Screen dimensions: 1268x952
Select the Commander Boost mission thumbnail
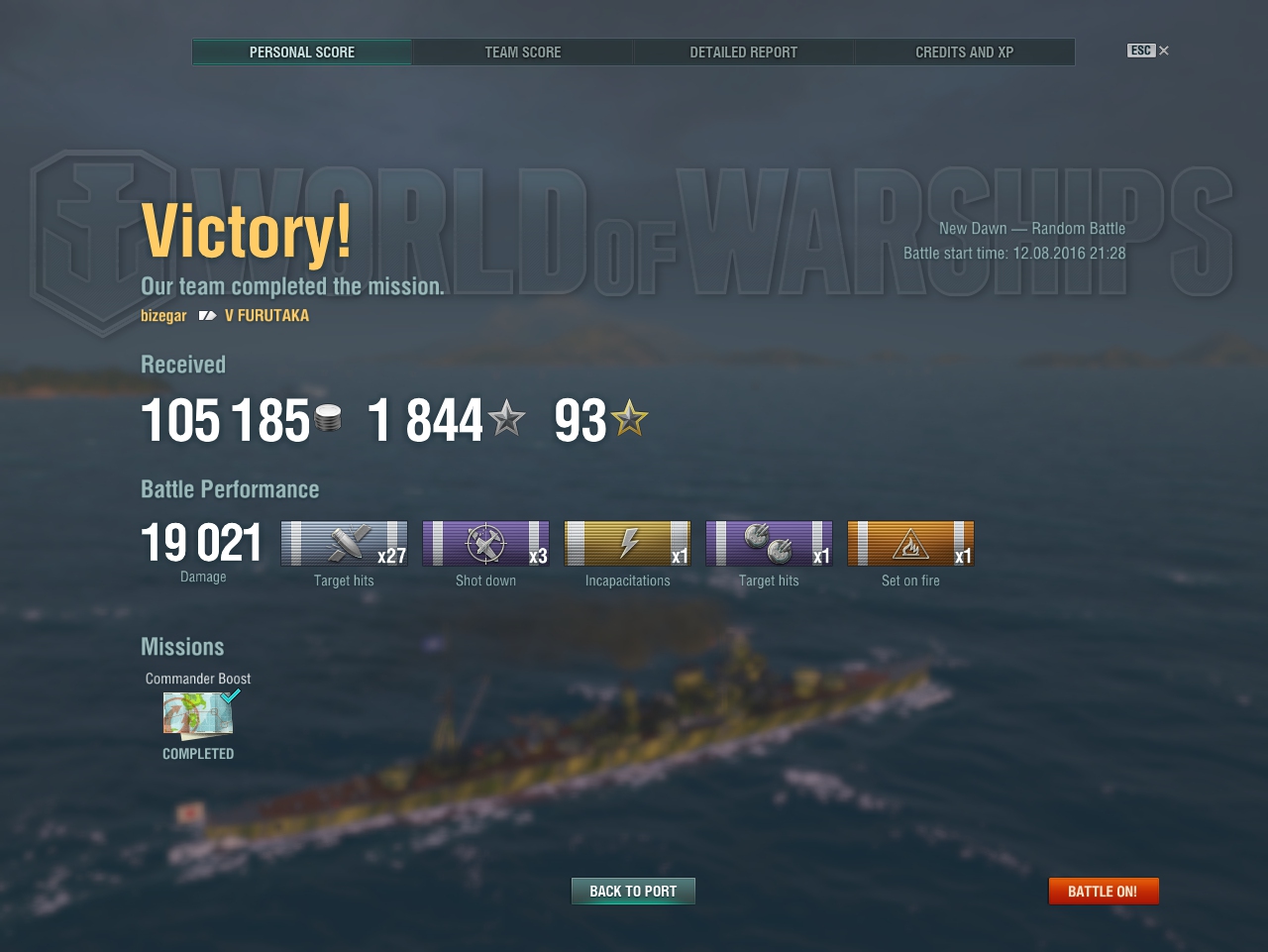coord(199,715)
